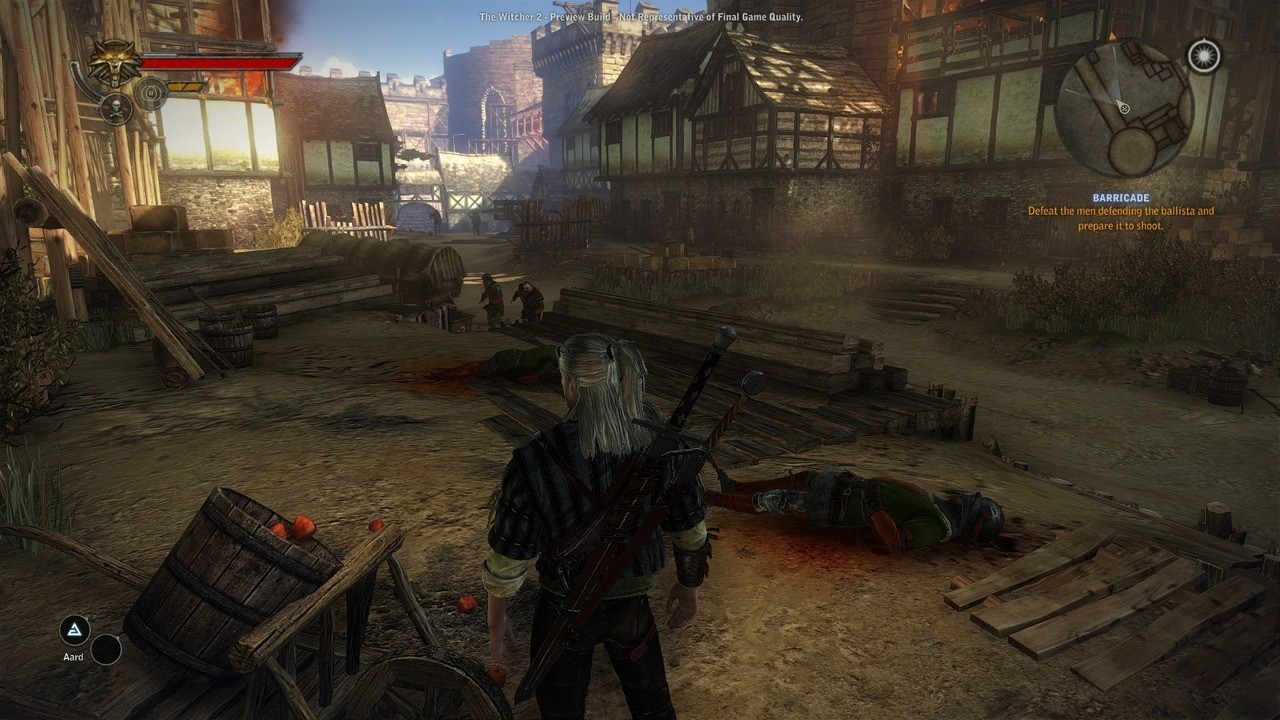Click the wolf head medallion
The image size is (1280, 720).
click(115, 62)
